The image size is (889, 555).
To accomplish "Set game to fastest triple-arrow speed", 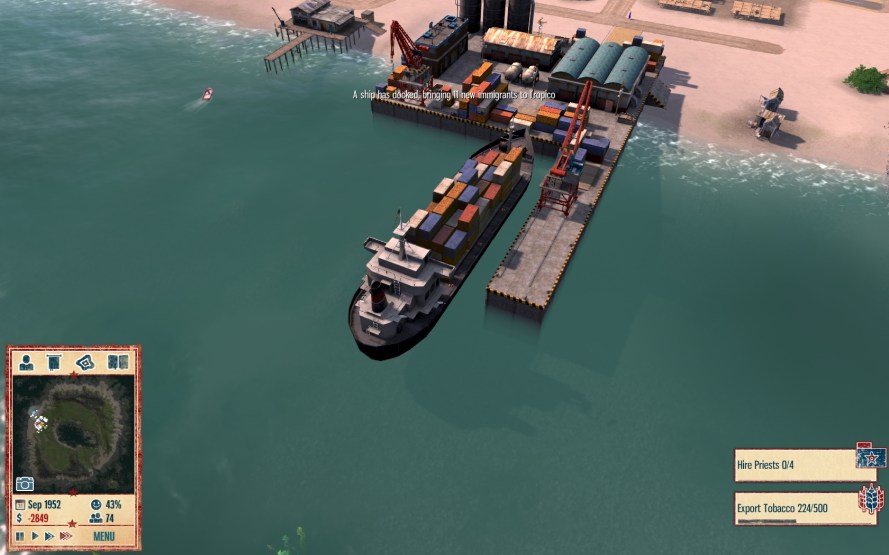I will tap(66, 537).
